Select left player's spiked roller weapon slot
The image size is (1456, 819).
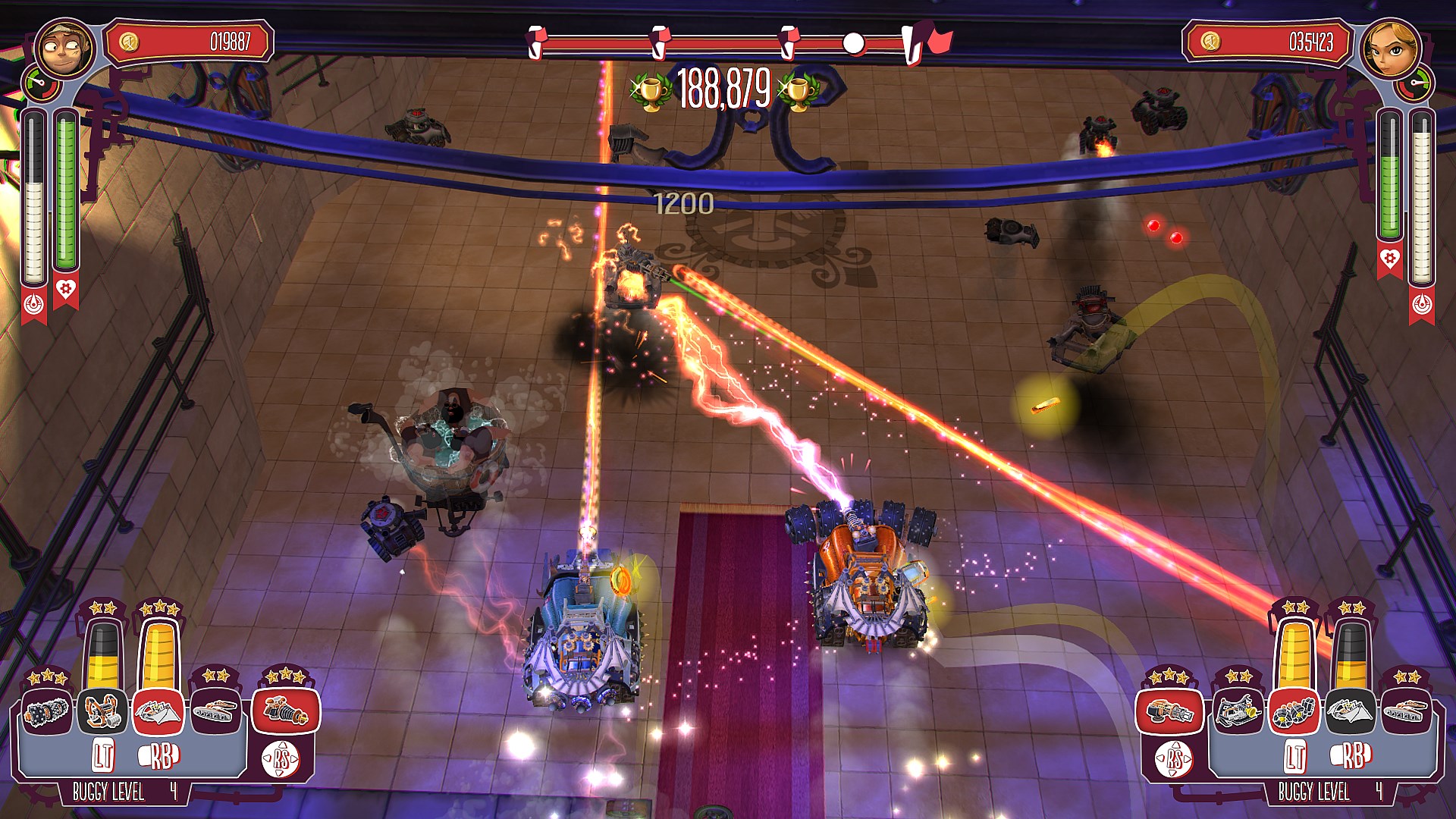coord(47,711)
